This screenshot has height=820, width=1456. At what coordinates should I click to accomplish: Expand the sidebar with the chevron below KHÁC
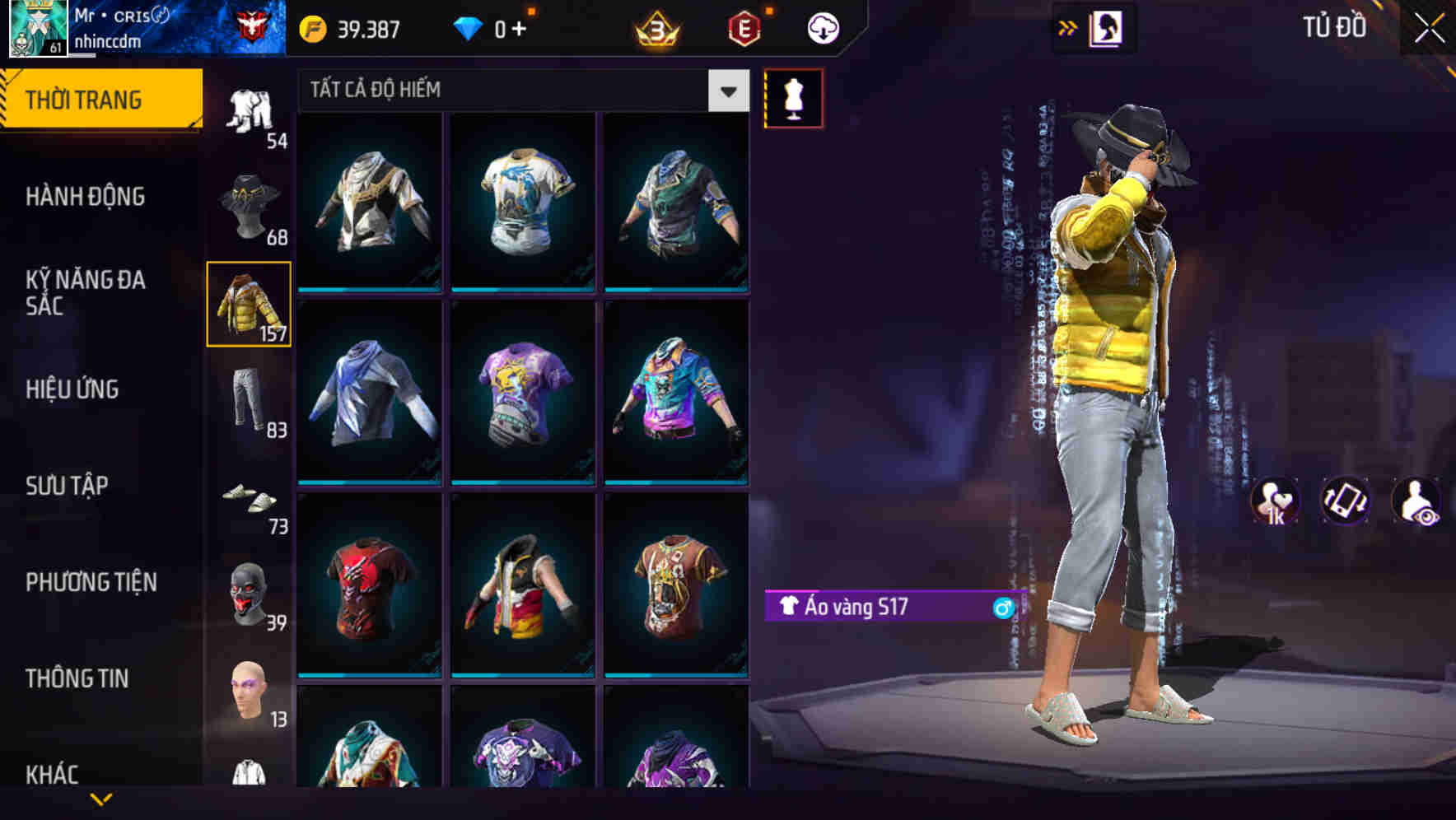tap(99, 799)
